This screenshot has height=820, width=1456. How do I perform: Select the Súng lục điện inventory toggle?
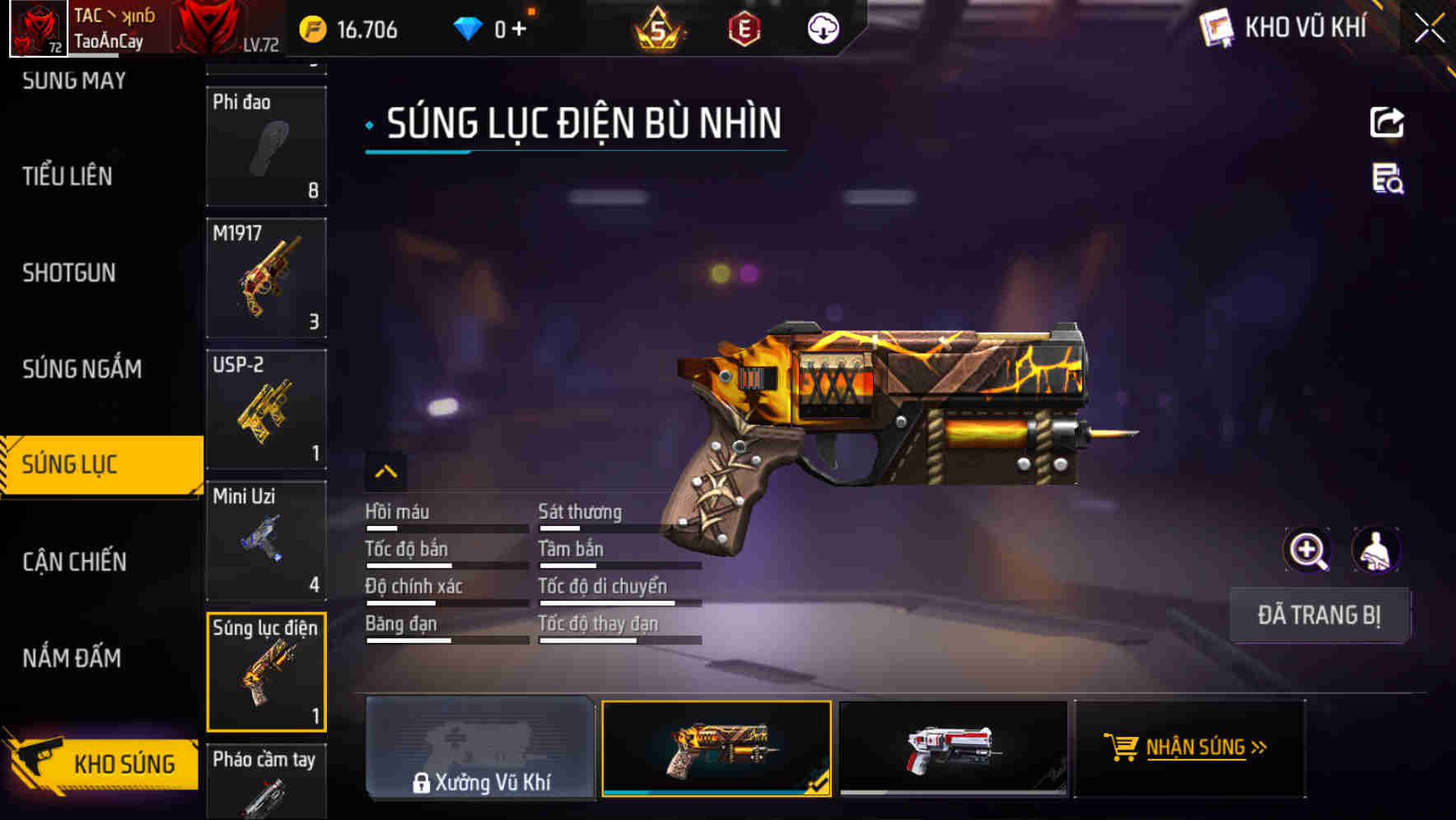click(x=267, y=673)
